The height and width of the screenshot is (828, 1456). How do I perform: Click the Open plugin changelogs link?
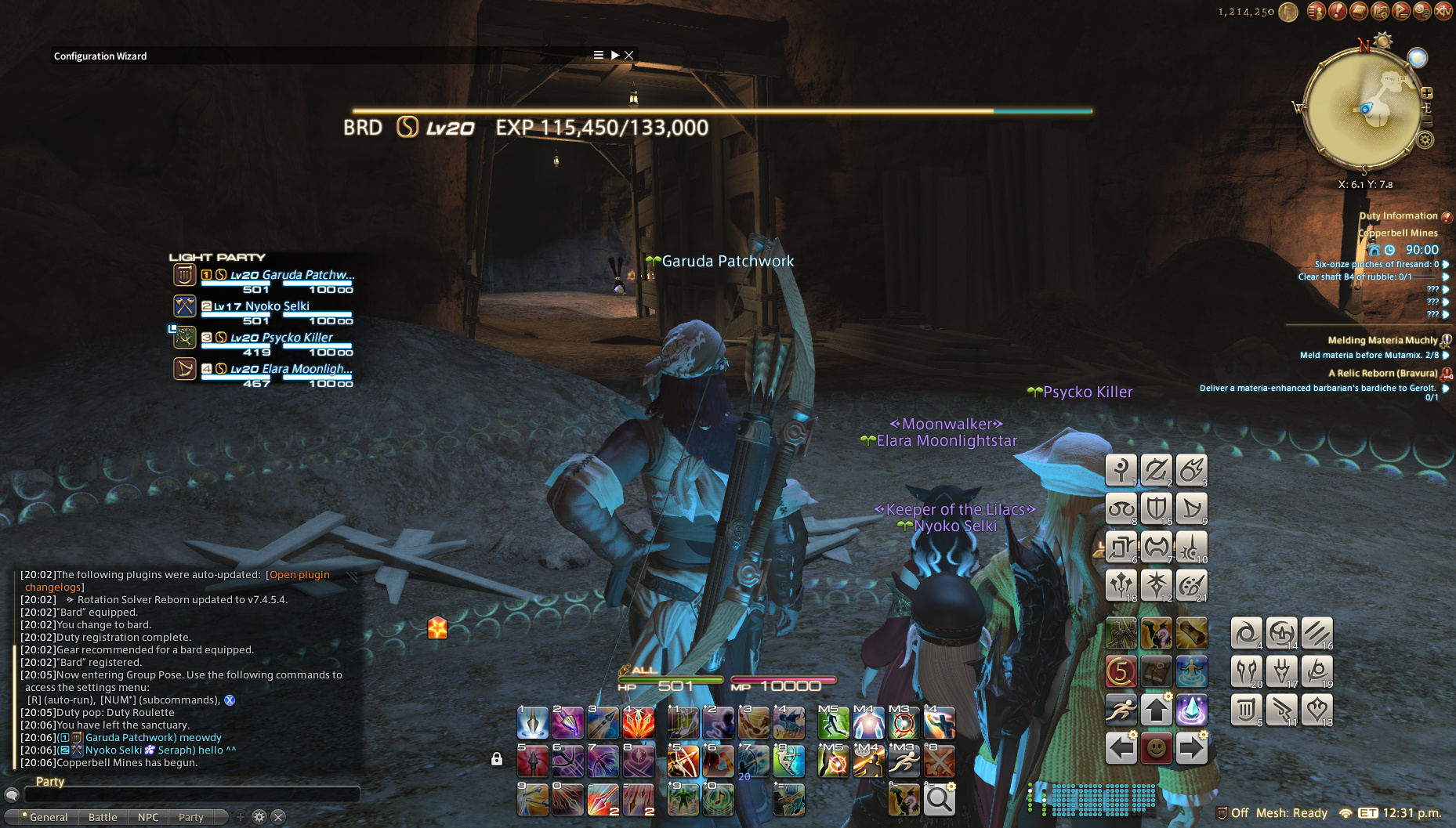(x=299, y=575)
